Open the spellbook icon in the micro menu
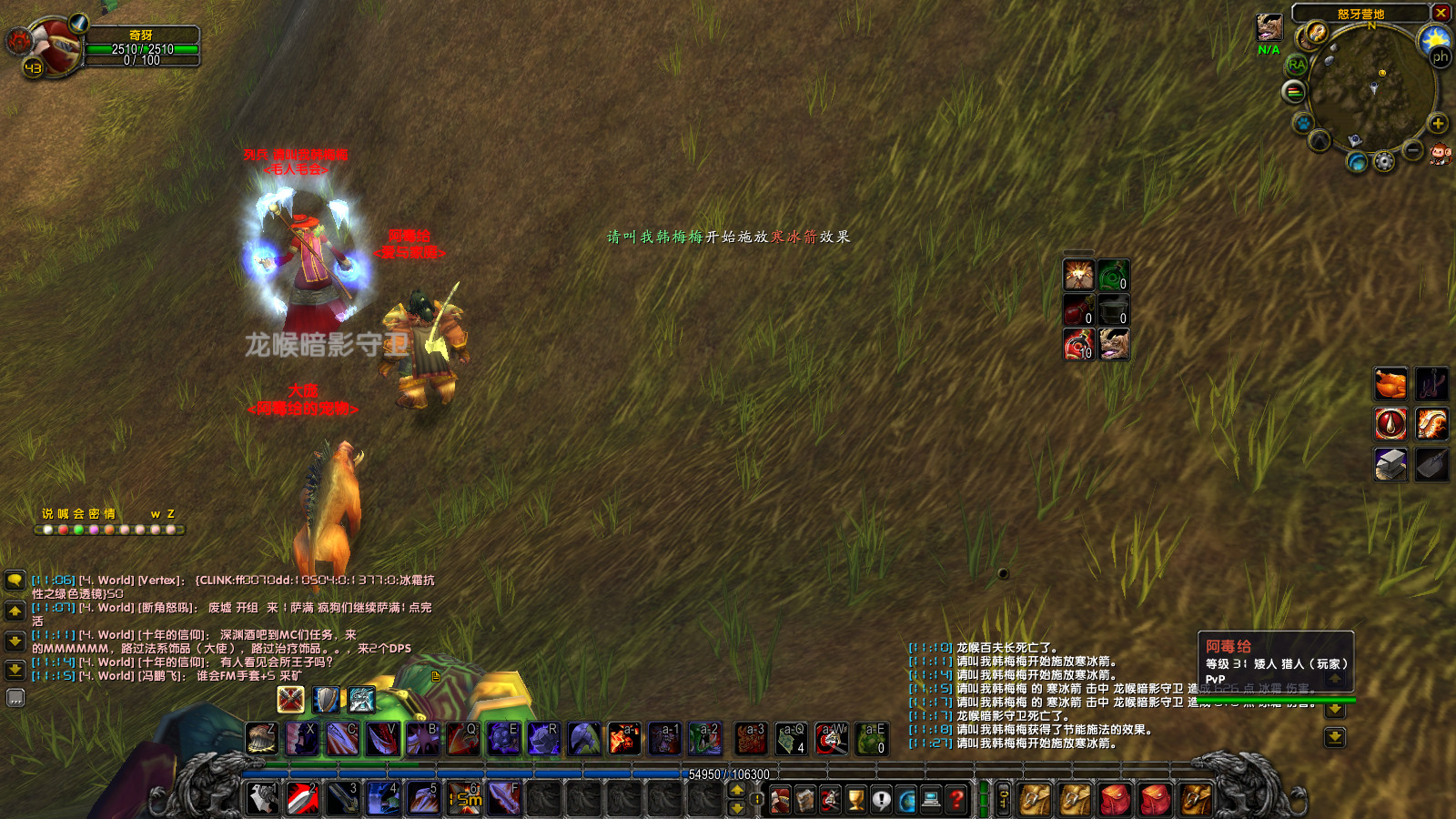 point(804,799)
